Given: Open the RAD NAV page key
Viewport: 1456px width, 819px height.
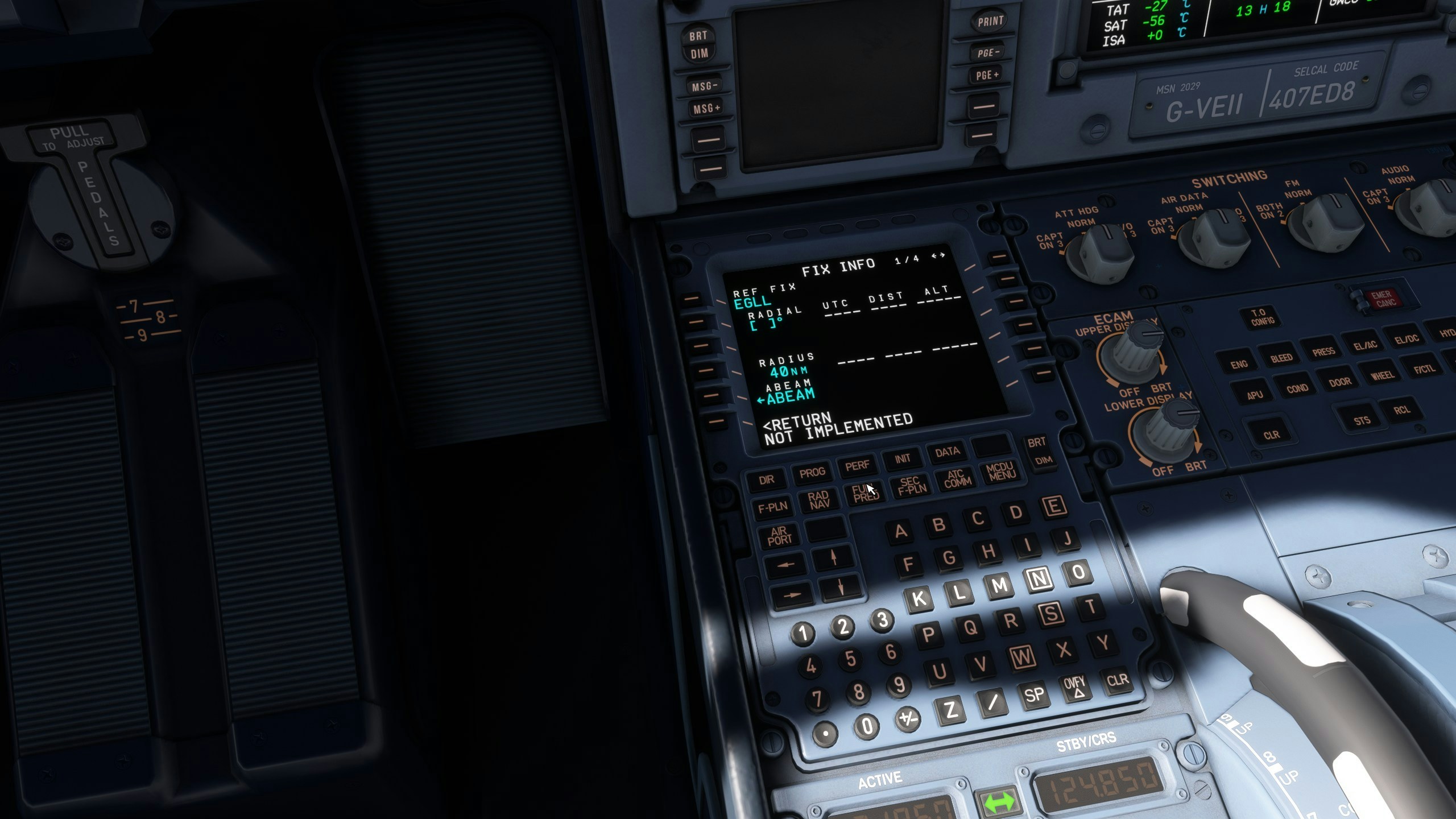Looking at the screenshot, I should point(819,499).
